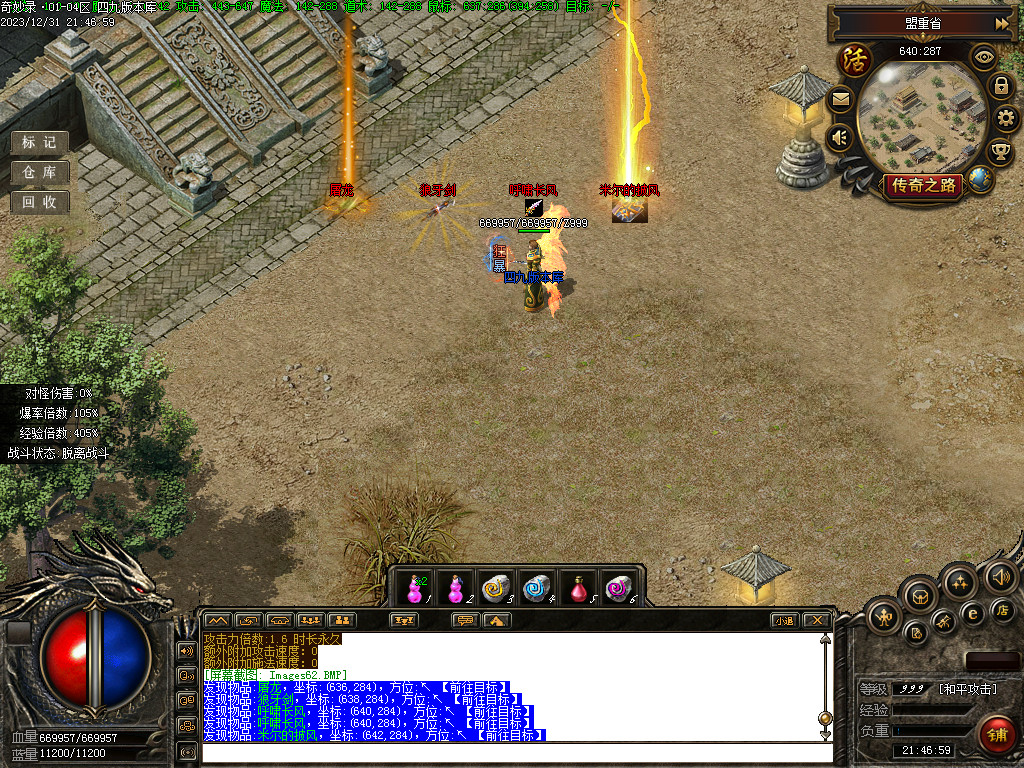Expand the double-arrow beside 盟重省

click(x=1001, y=23)
